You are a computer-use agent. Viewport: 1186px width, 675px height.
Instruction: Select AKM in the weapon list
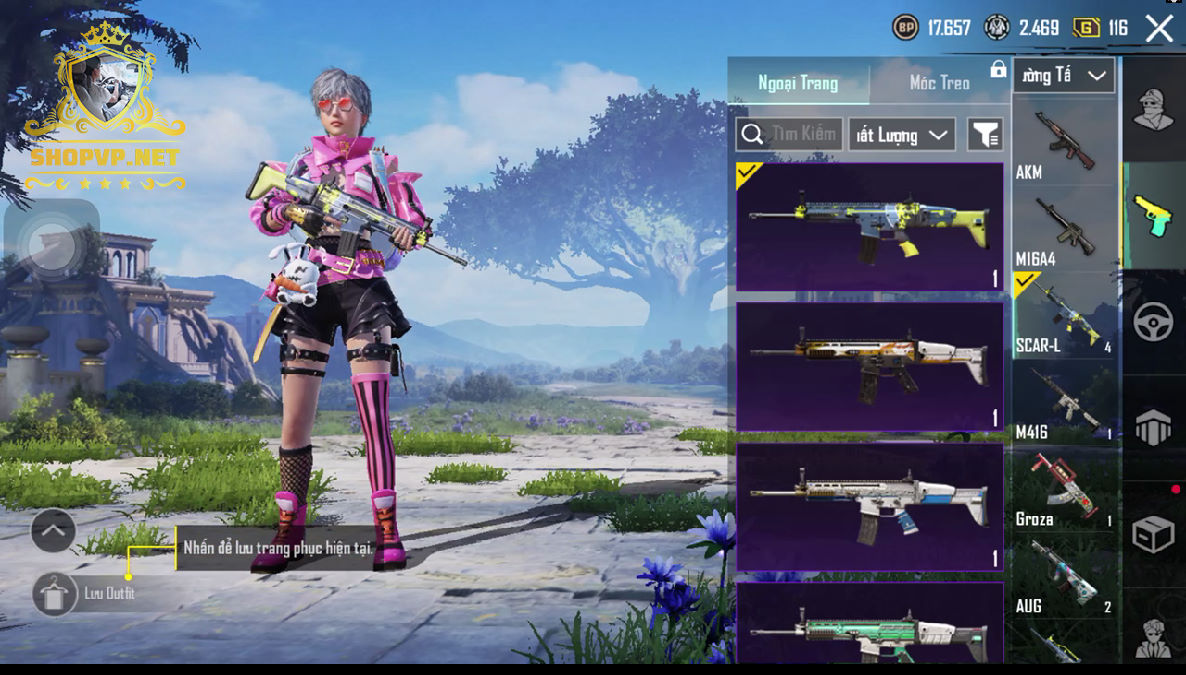pyautogui.click(x=1064, y=142)
